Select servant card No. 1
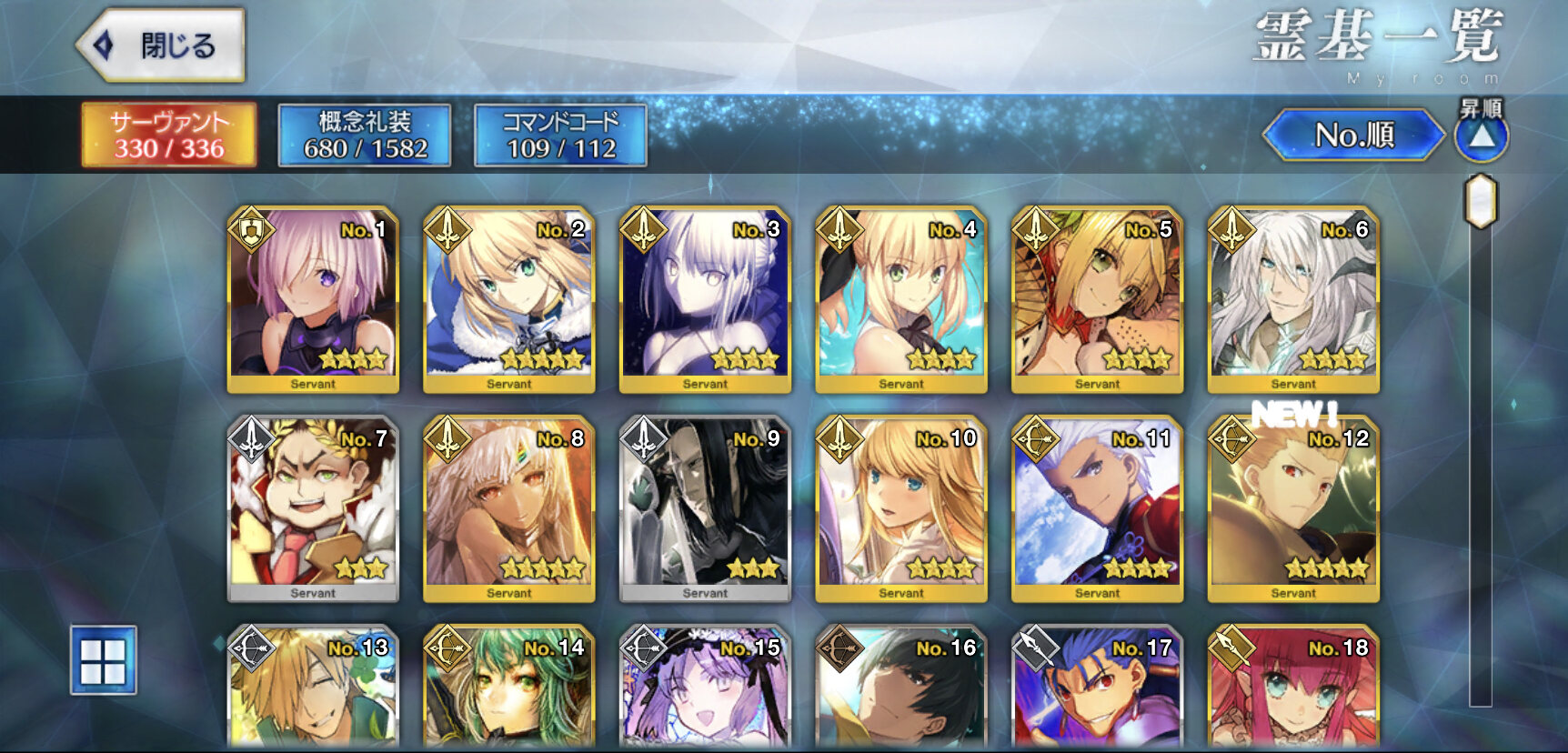 click(313, 298)
